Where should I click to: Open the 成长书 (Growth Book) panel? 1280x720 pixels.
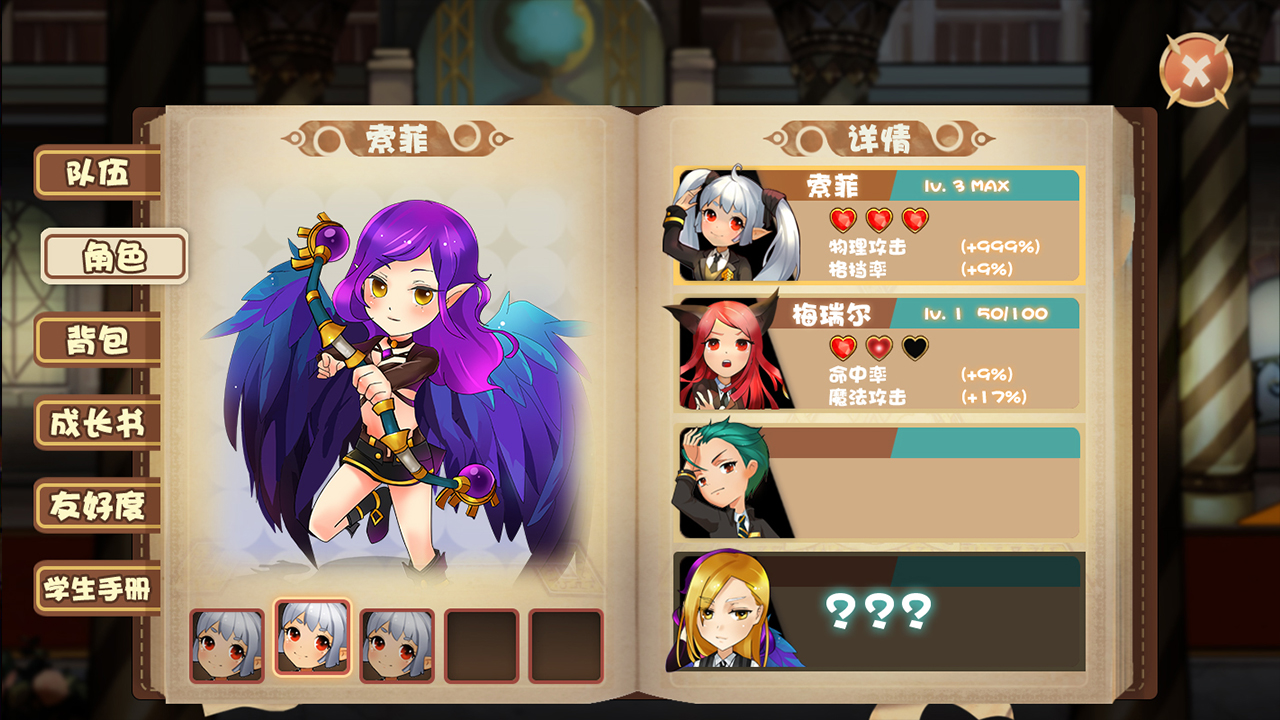99,423
